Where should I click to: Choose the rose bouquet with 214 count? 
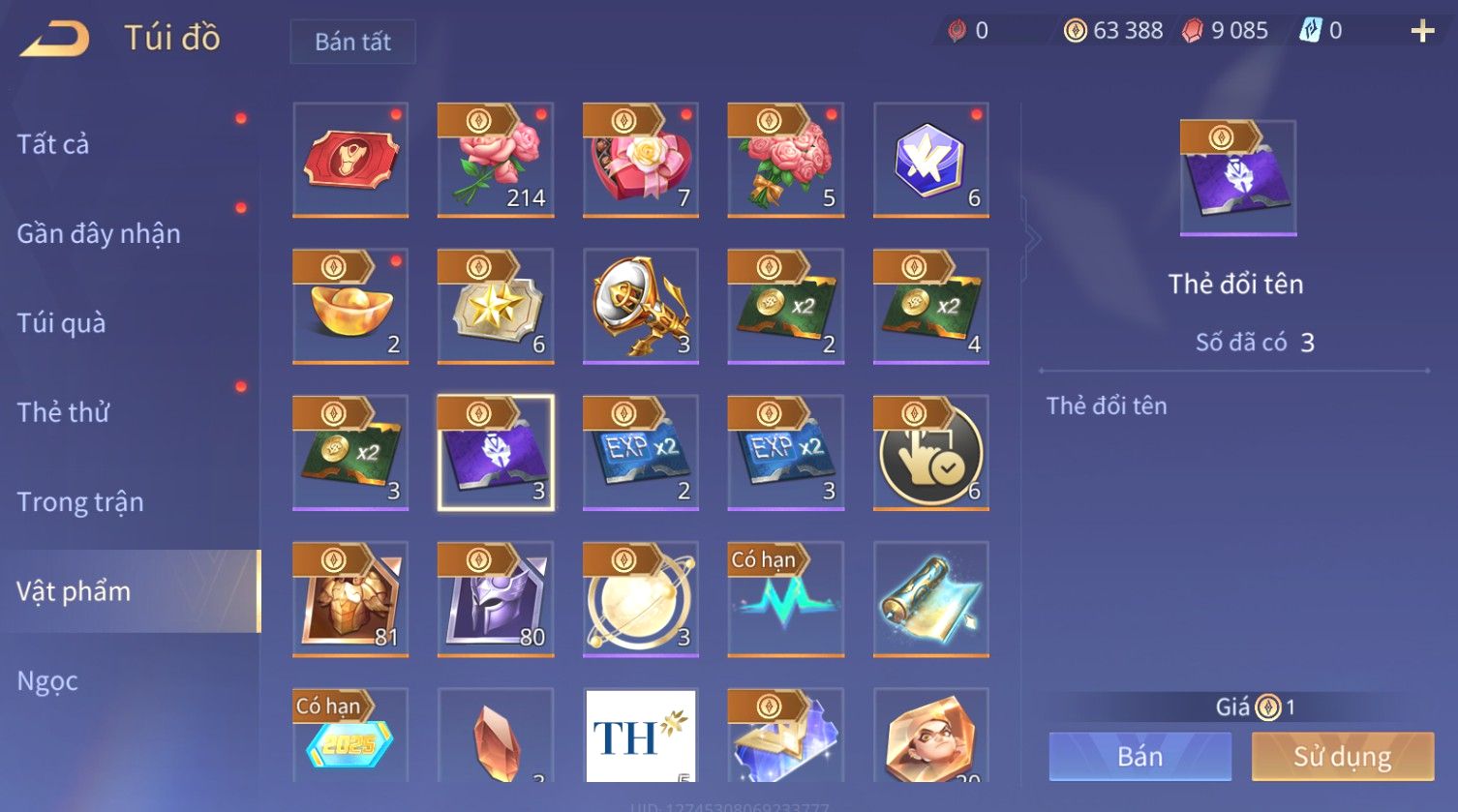pos(496,160)
